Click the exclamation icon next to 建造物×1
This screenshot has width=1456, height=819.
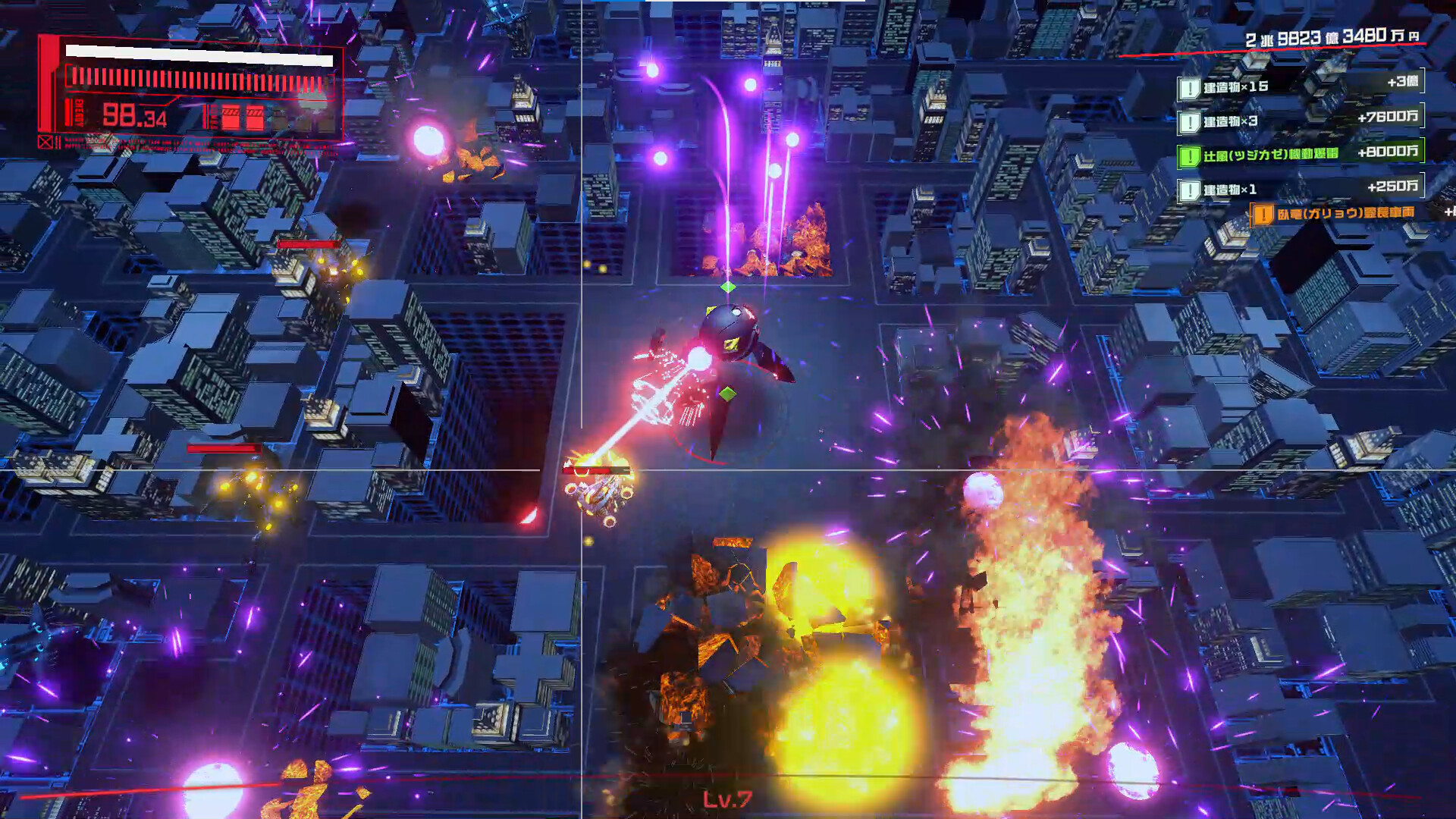(x=1191, y=190)
